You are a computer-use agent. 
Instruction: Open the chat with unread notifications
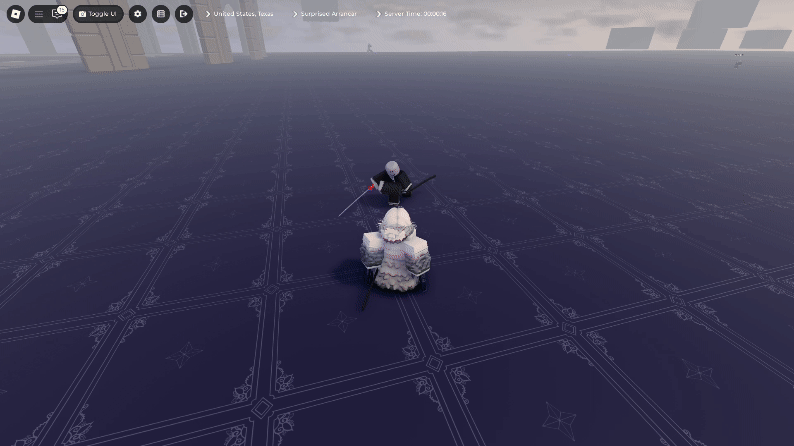click(57, 14)
